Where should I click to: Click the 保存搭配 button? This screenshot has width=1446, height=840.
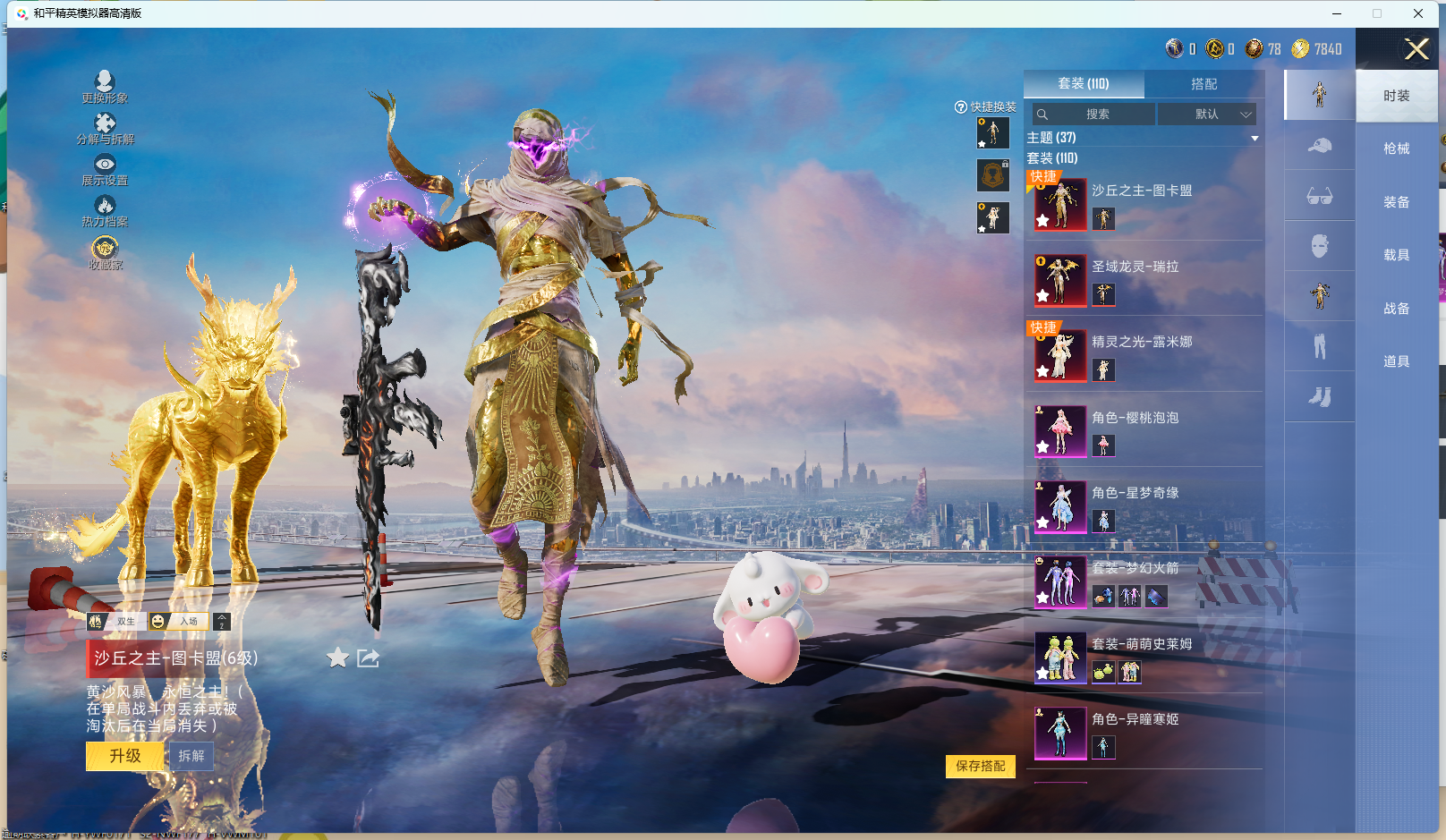[x=980, y=766]
